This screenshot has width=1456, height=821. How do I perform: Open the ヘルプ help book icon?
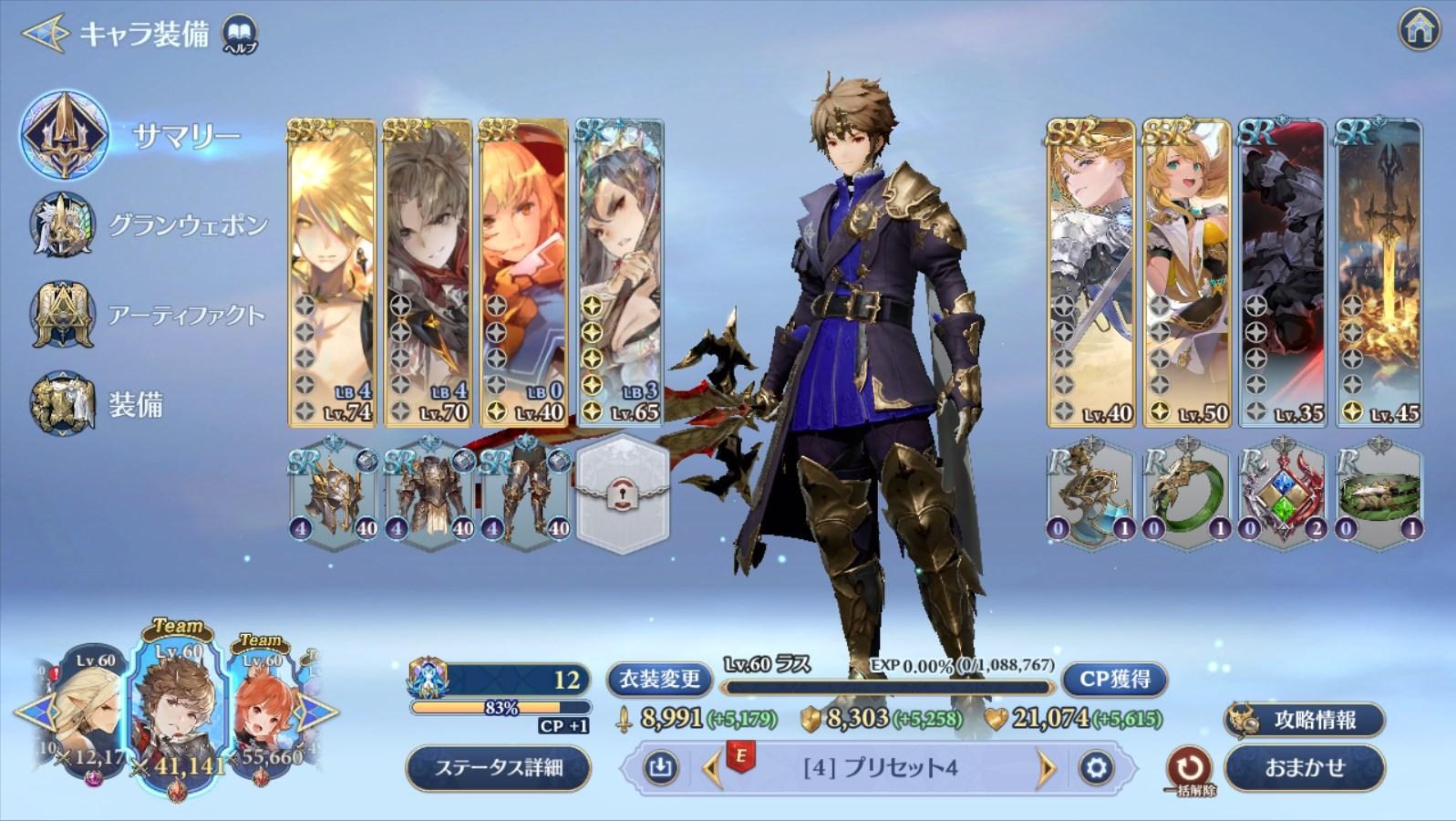240,34
